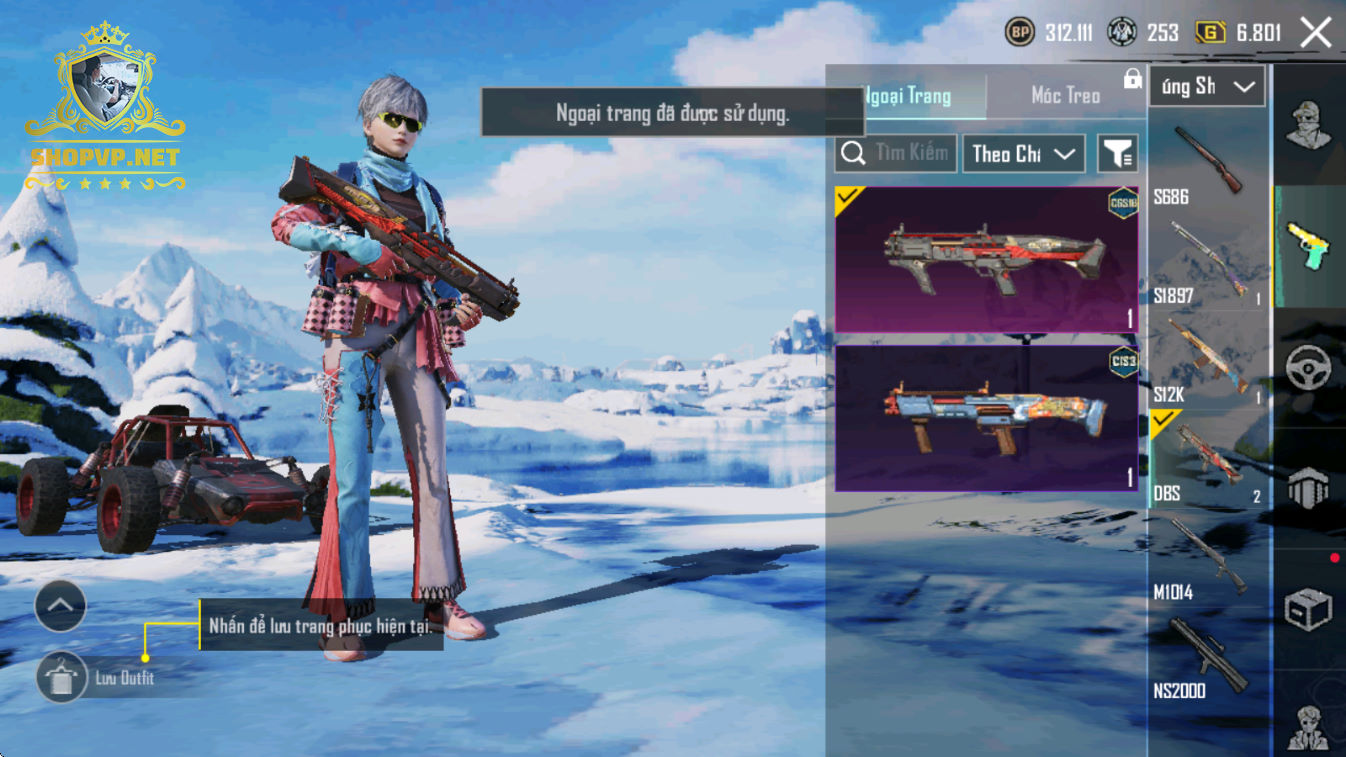Pick the S1897 shotgun entry
Image resolution: width=1346 pixels, height=757 pixels.
point(1207,263)
